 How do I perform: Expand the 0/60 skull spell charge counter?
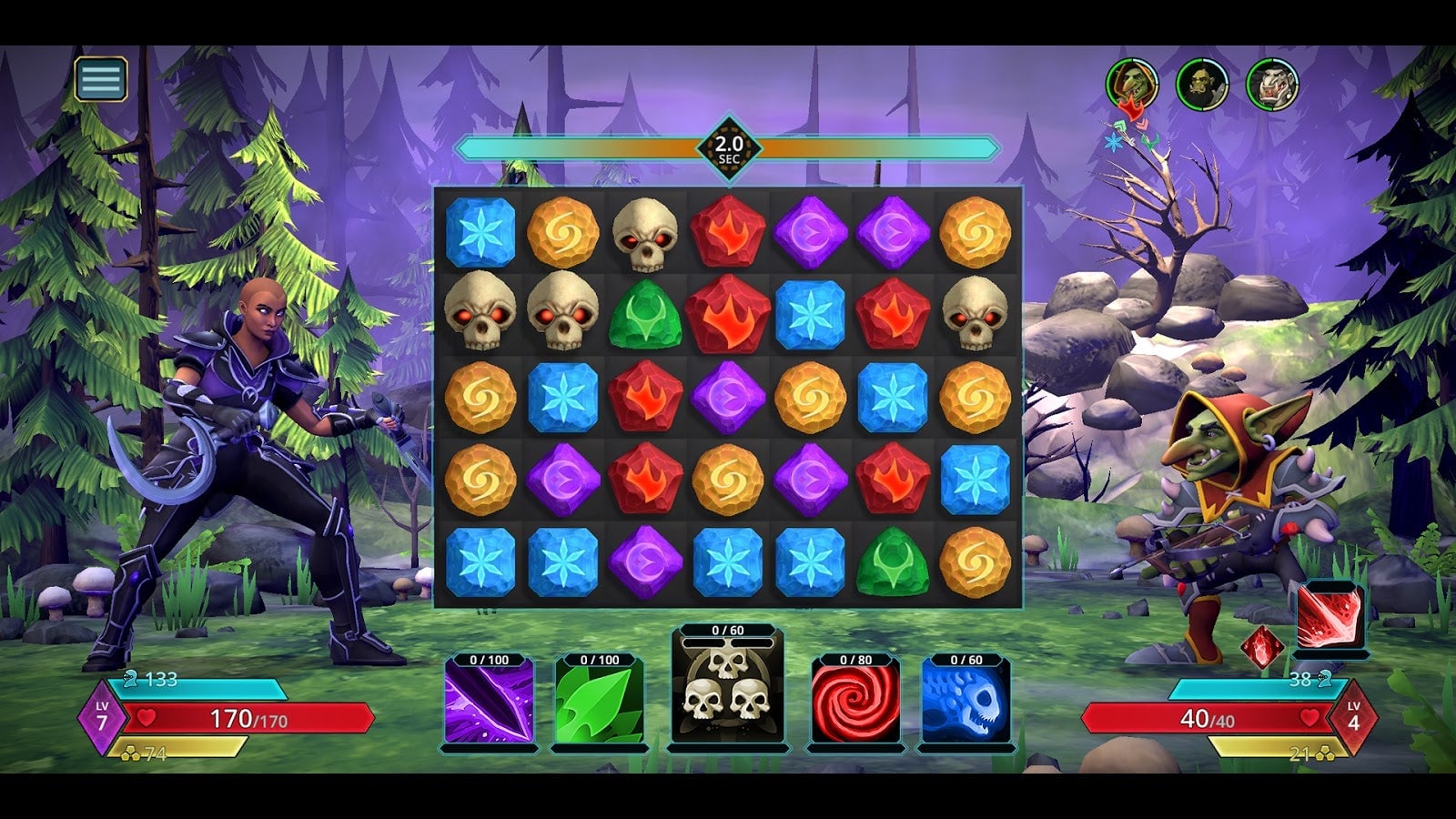(728, 628)
